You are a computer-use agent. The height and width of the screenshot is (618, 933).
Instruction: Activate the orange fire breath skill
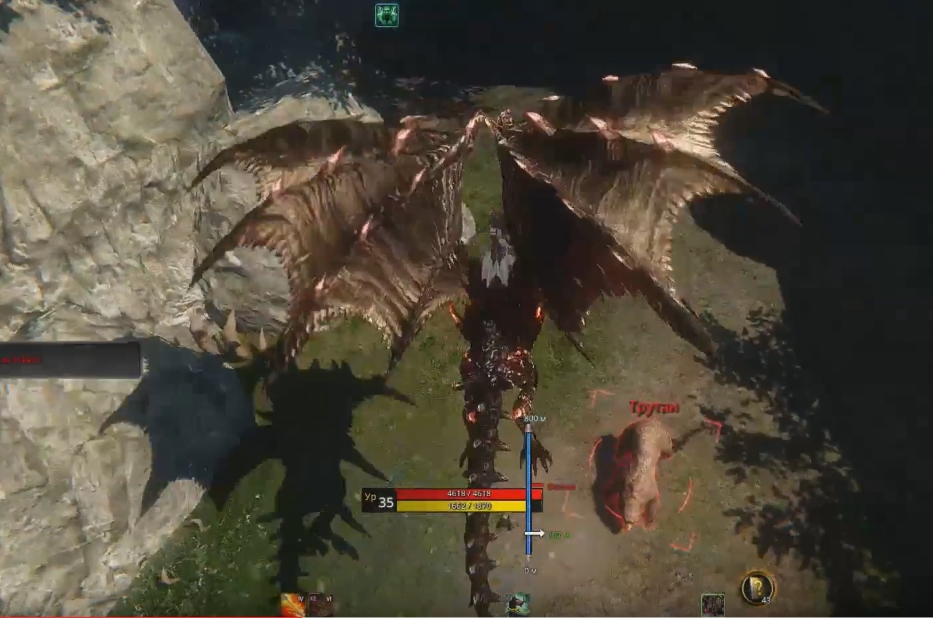click(x=293, y=605)
